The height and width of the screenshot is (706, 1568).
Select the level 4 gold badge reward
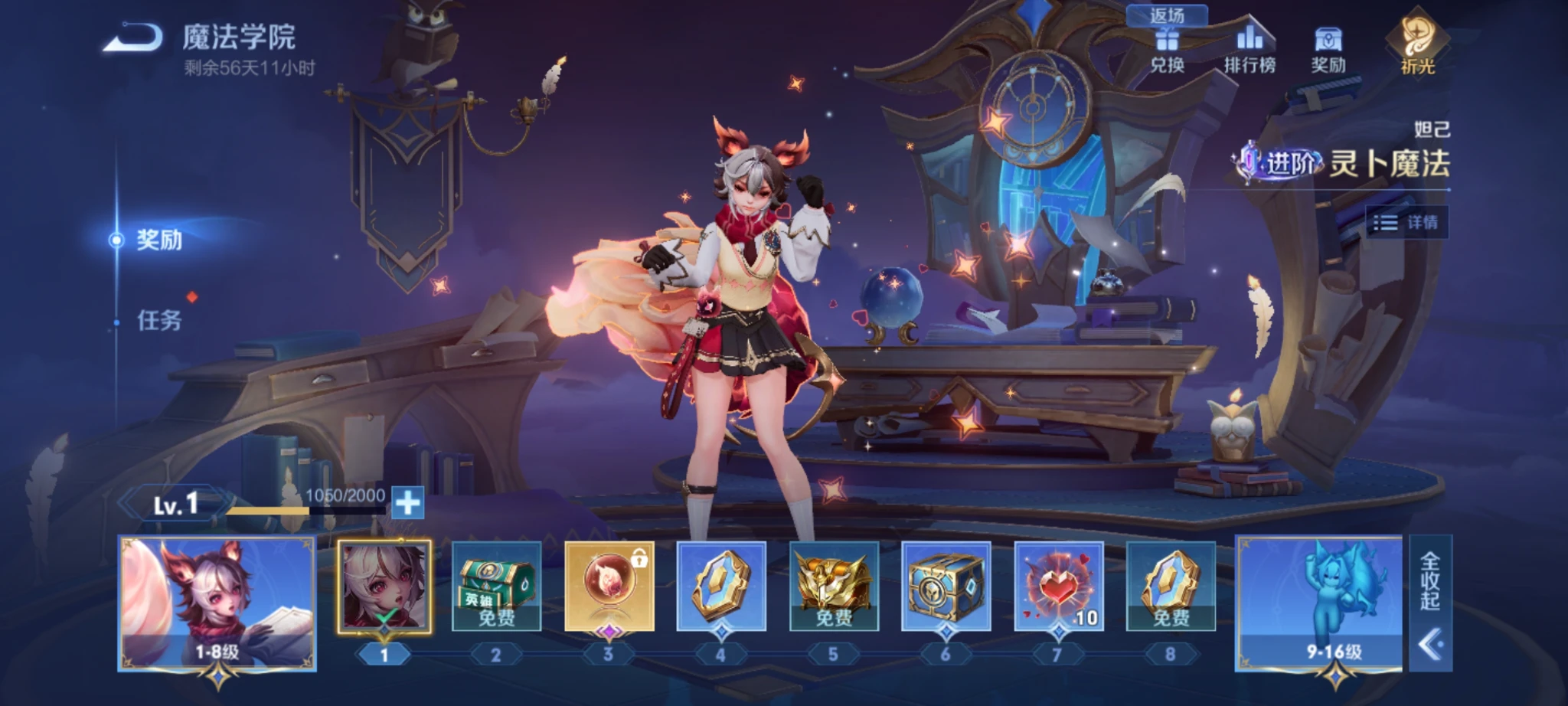(x=721, y=587)
